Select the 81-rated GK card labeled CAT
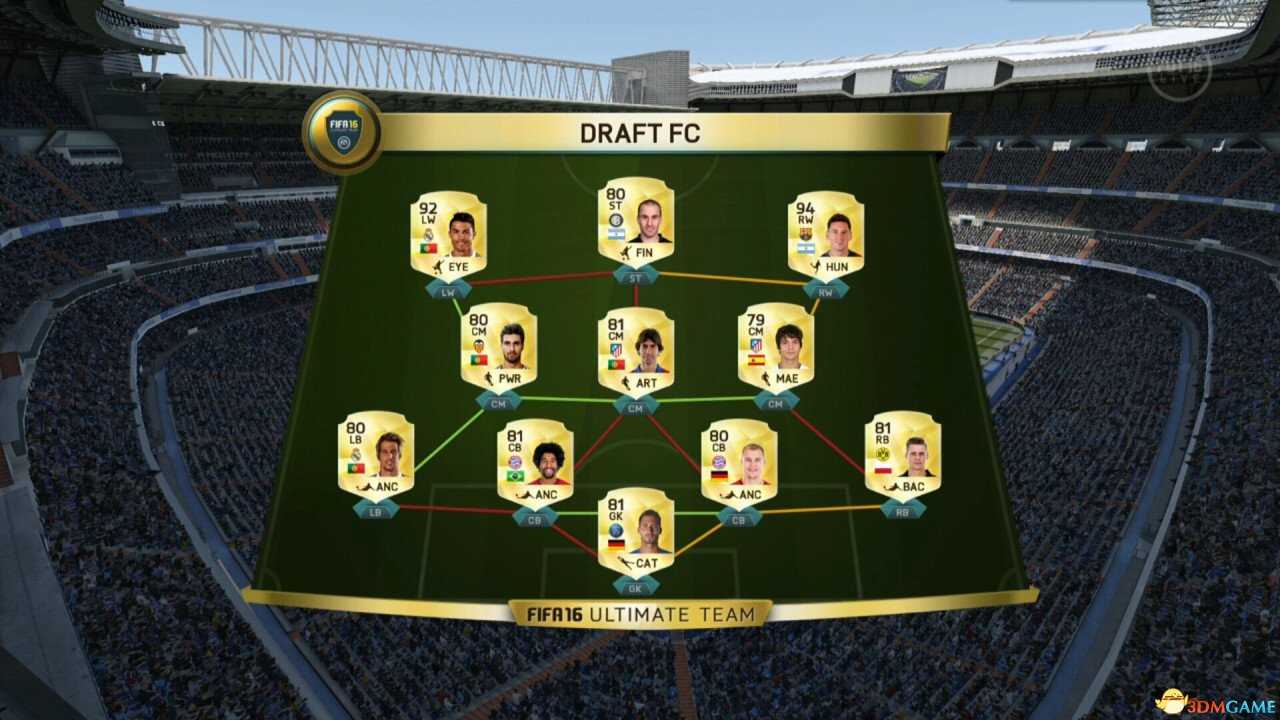 click(x=636, y=530)
